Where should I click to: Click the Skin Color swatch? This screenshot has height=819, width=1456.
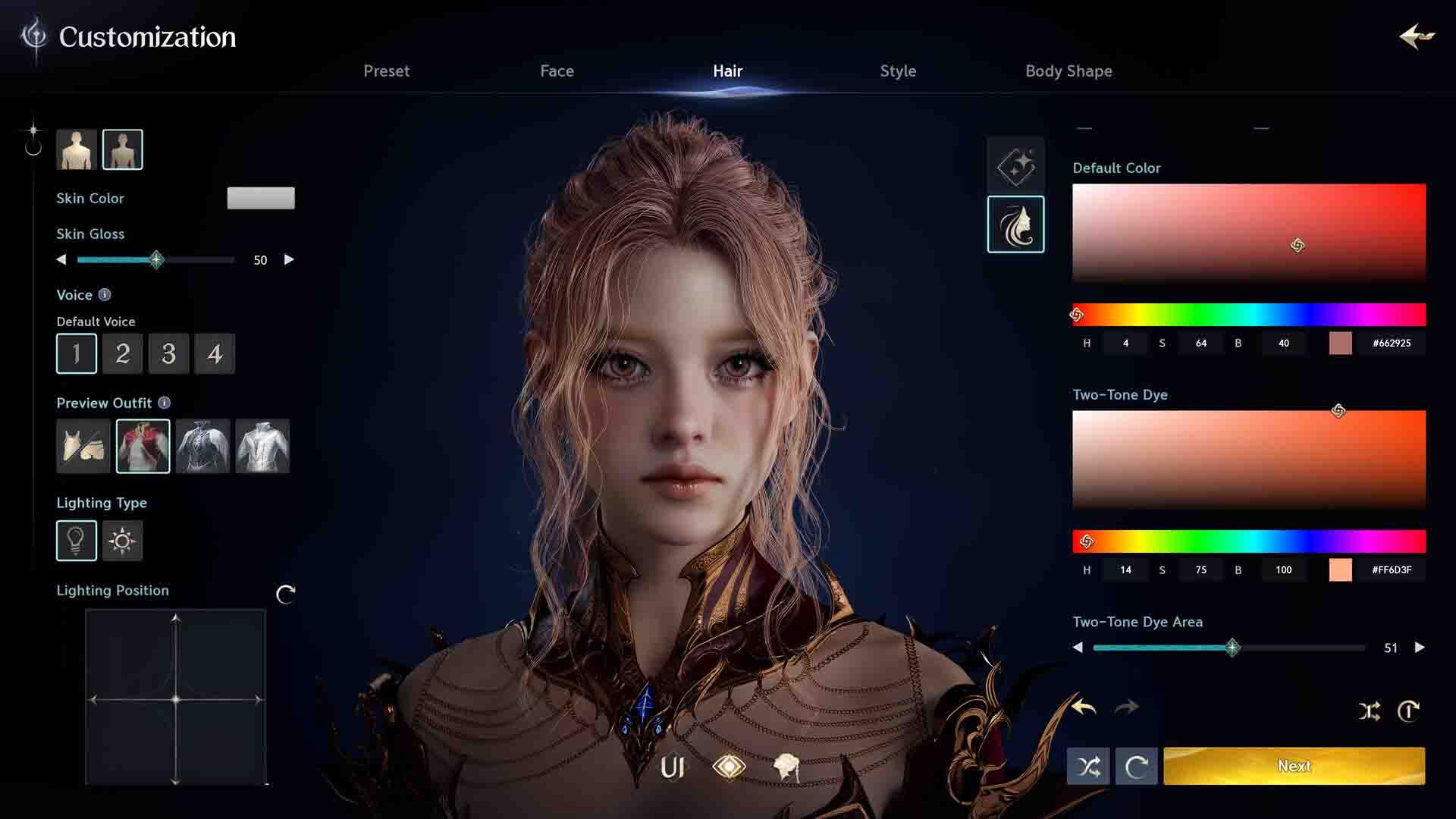[261, 198]
